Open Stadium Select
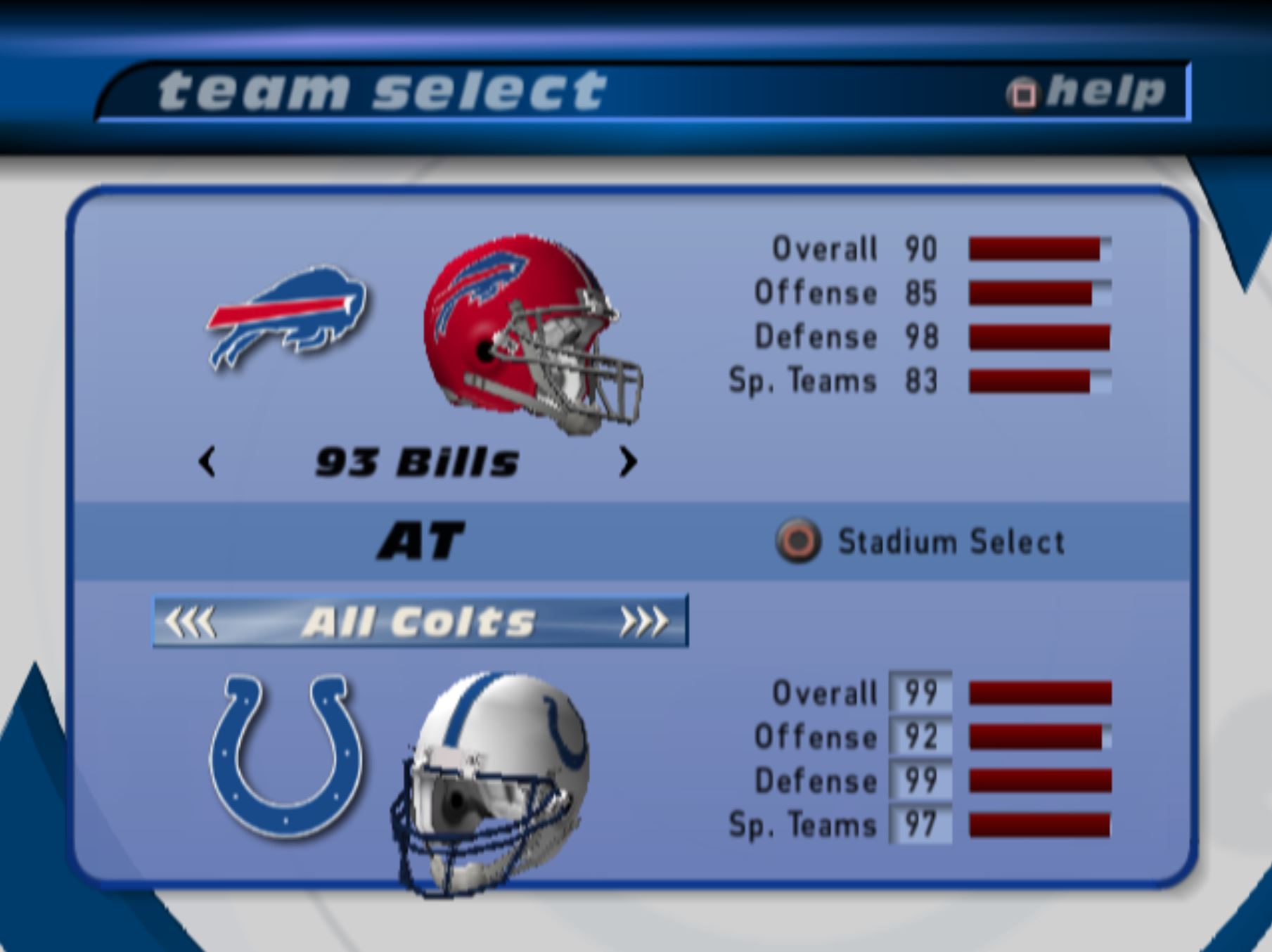This screenshot has width=1272, height=952. pos(921,542)
